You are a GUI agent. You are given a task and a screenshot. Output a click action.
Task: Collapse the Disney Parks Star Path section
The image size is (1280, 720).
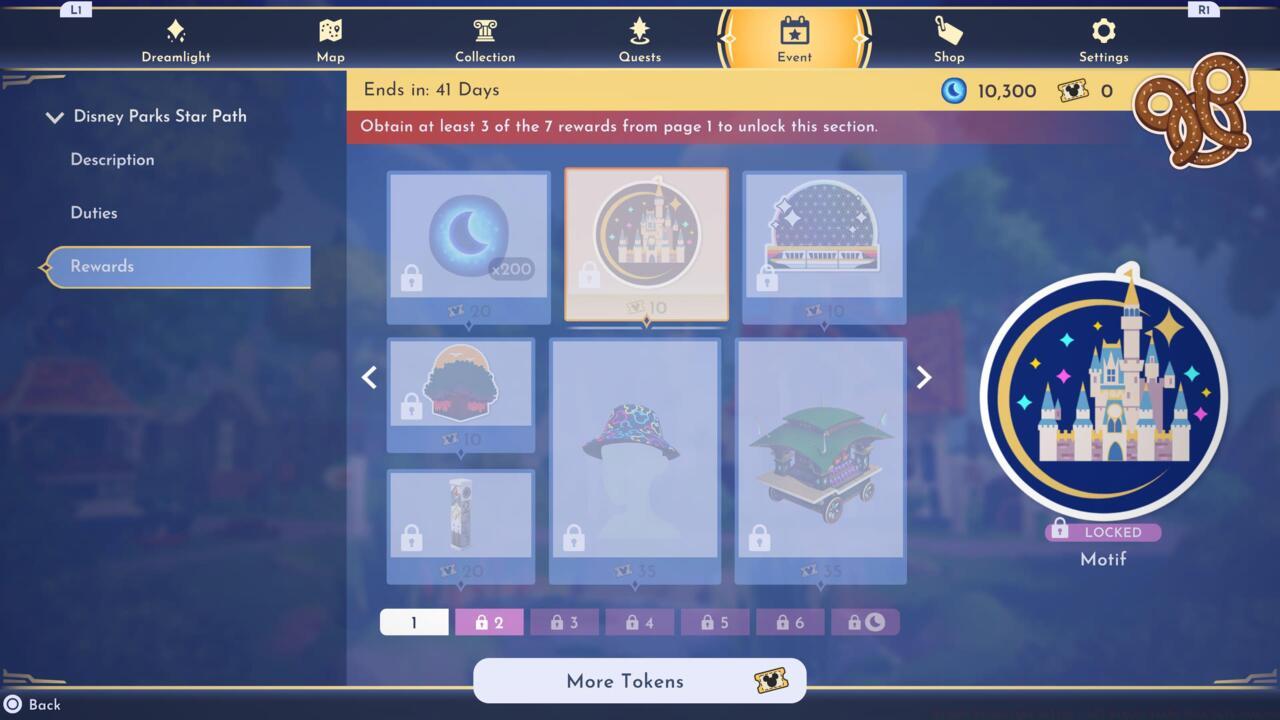point(55,116)
